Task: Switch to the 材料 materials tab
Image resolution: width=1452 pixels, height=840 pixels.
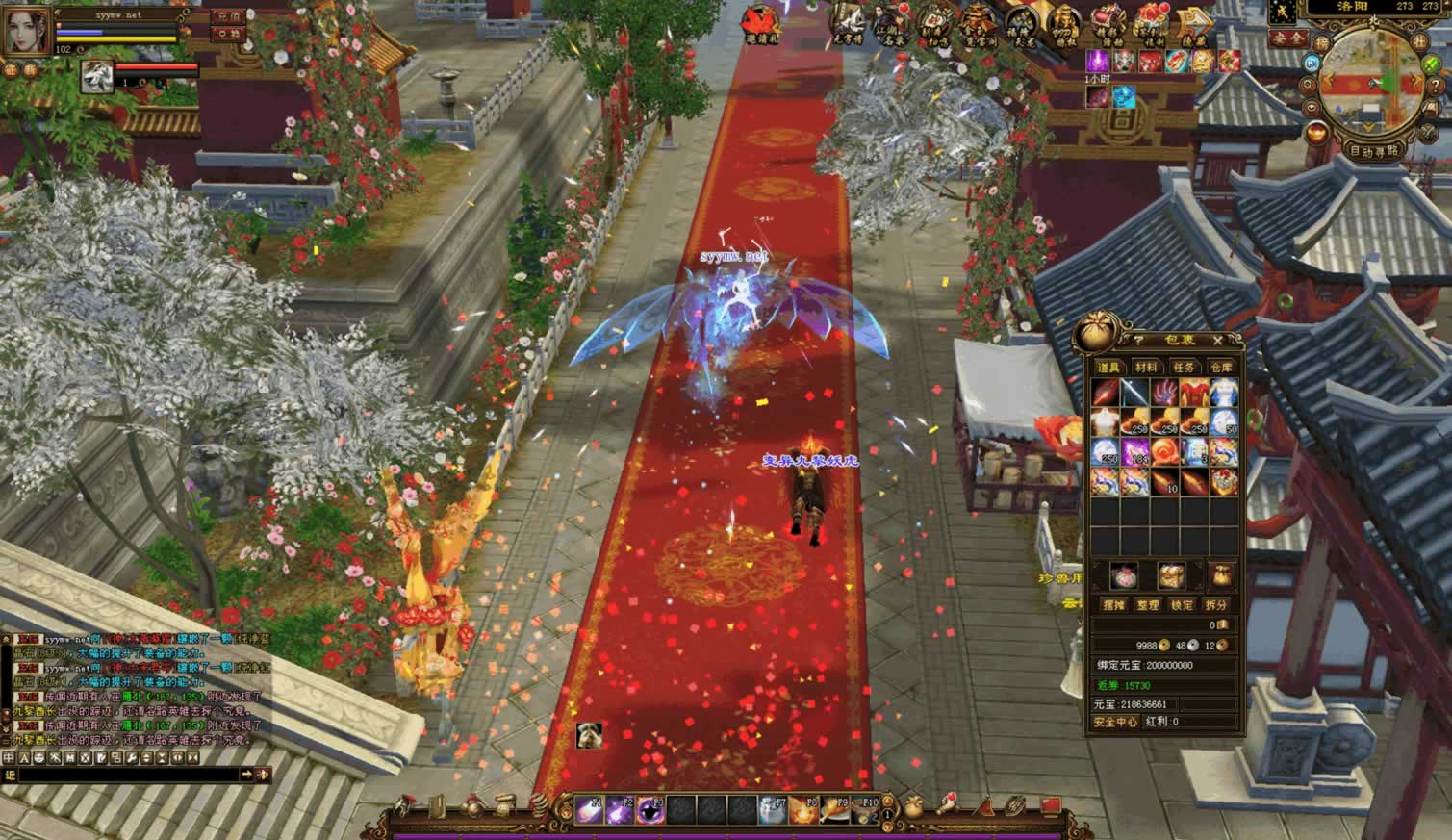Action: [x=1146, y=368]
